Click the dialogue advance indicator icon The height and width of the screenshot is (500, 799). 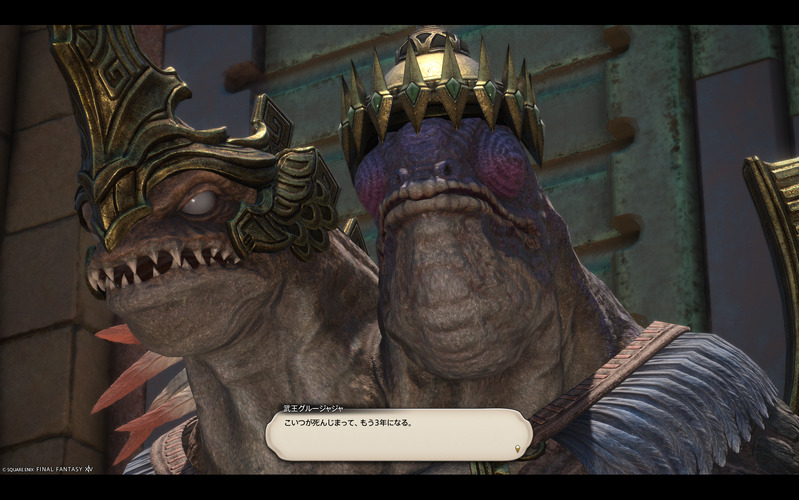(517, 448)
